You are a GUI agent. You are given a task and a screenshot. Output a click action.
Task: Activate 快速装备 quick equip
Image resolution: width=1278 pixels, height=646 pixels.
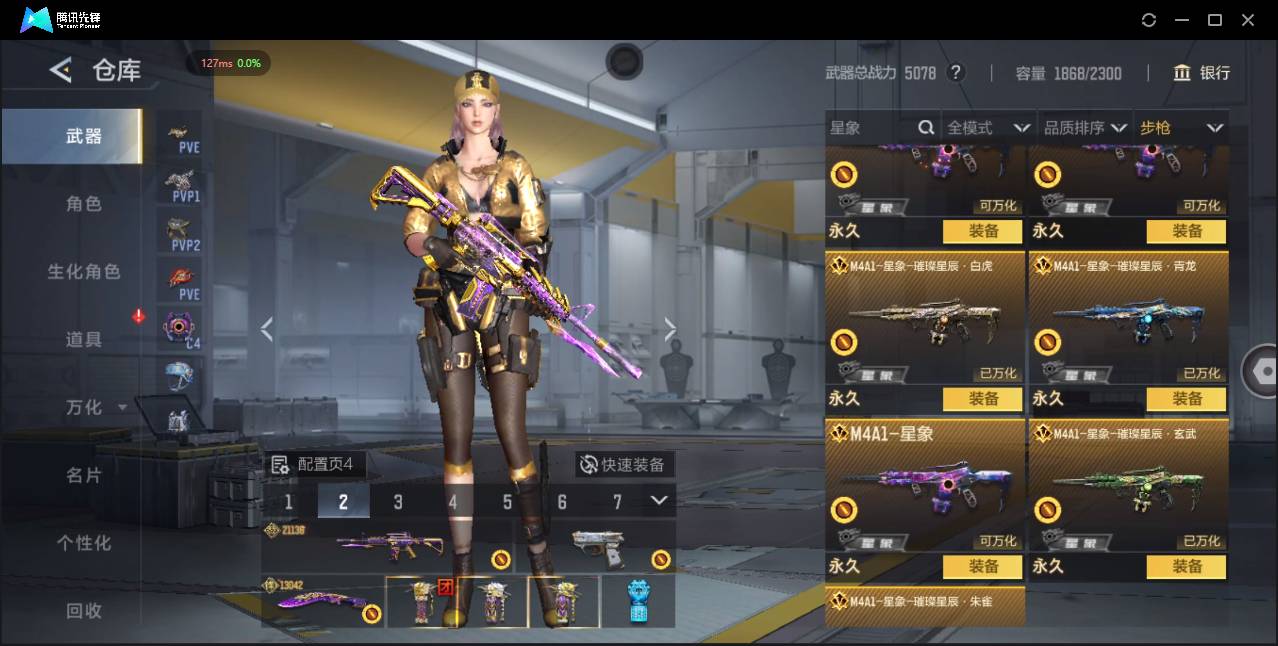pyautogui.click(x=625, y=465)
